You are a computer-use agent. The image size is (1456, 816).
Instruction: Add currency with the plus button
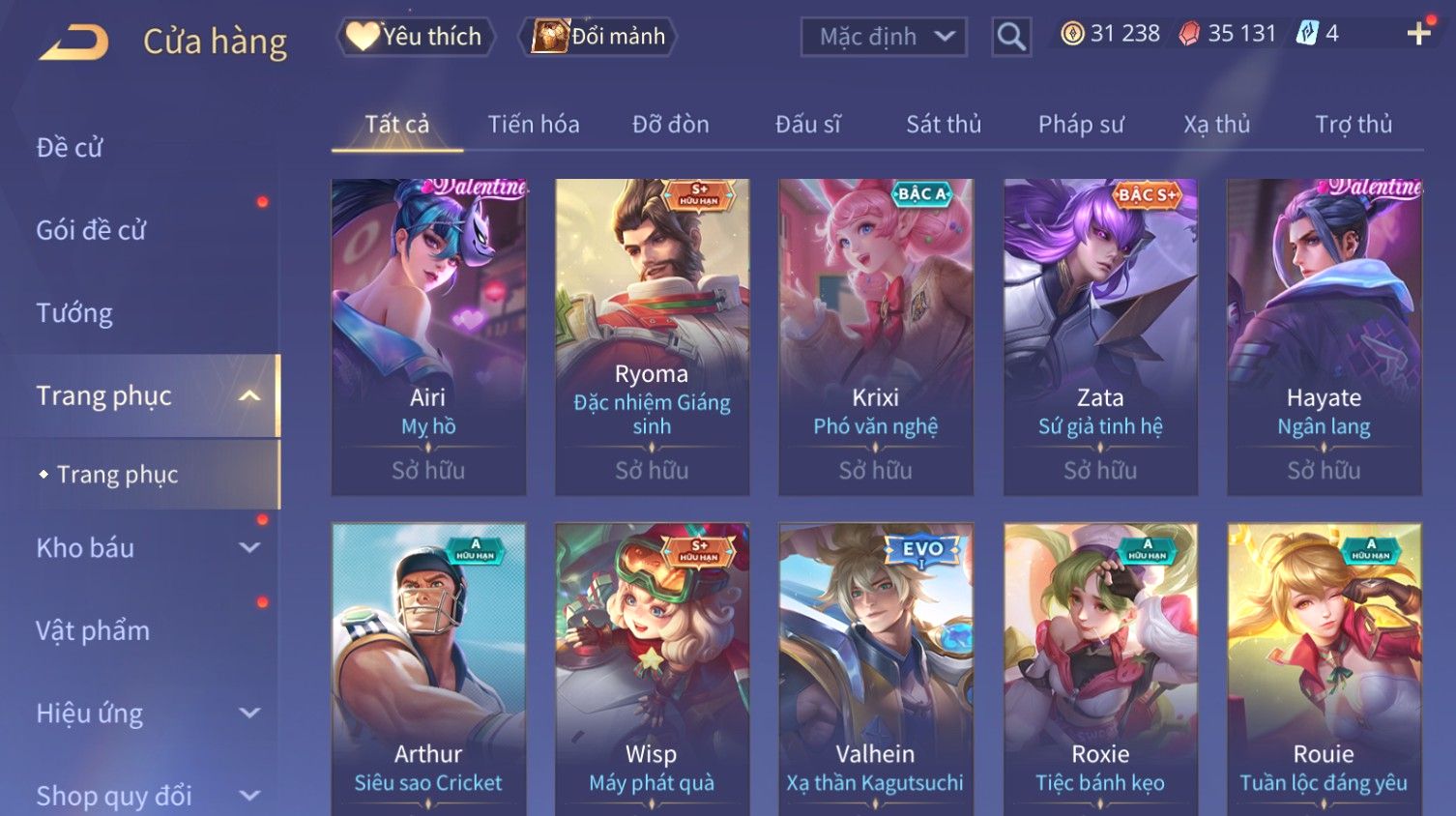click(x=1418, y=34)
